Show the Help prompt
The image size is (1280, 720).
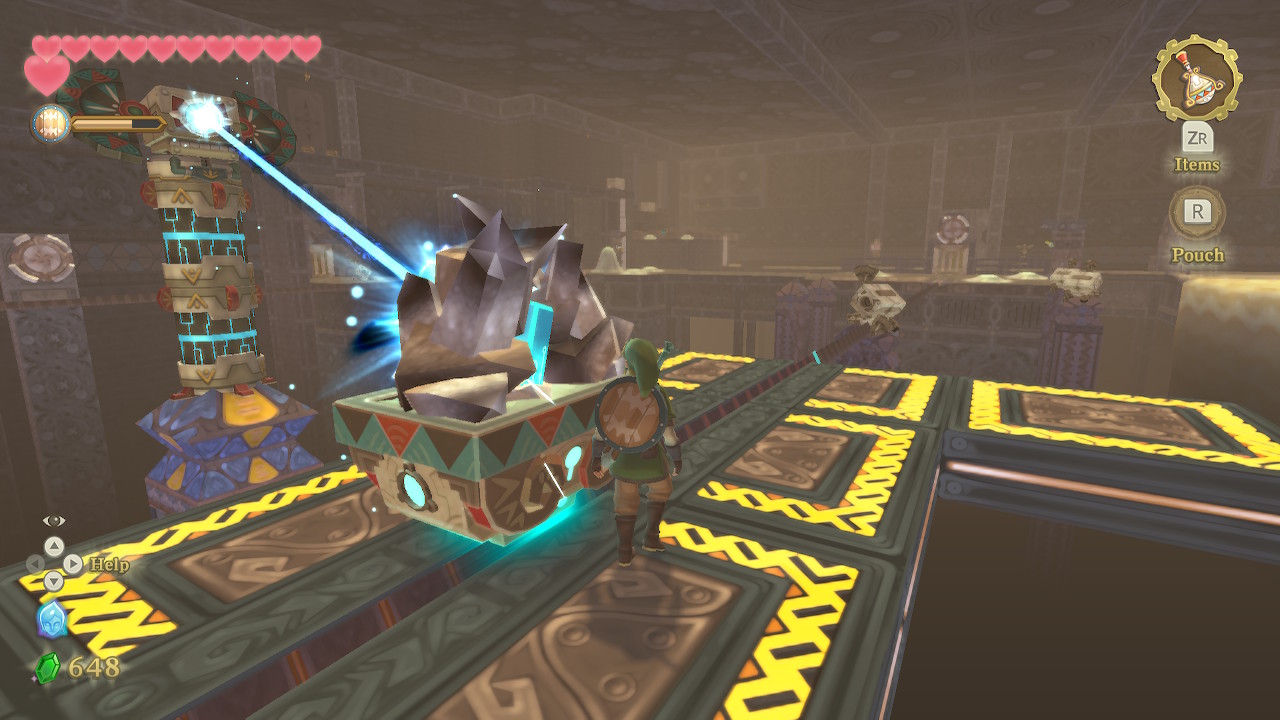(108, 565)
